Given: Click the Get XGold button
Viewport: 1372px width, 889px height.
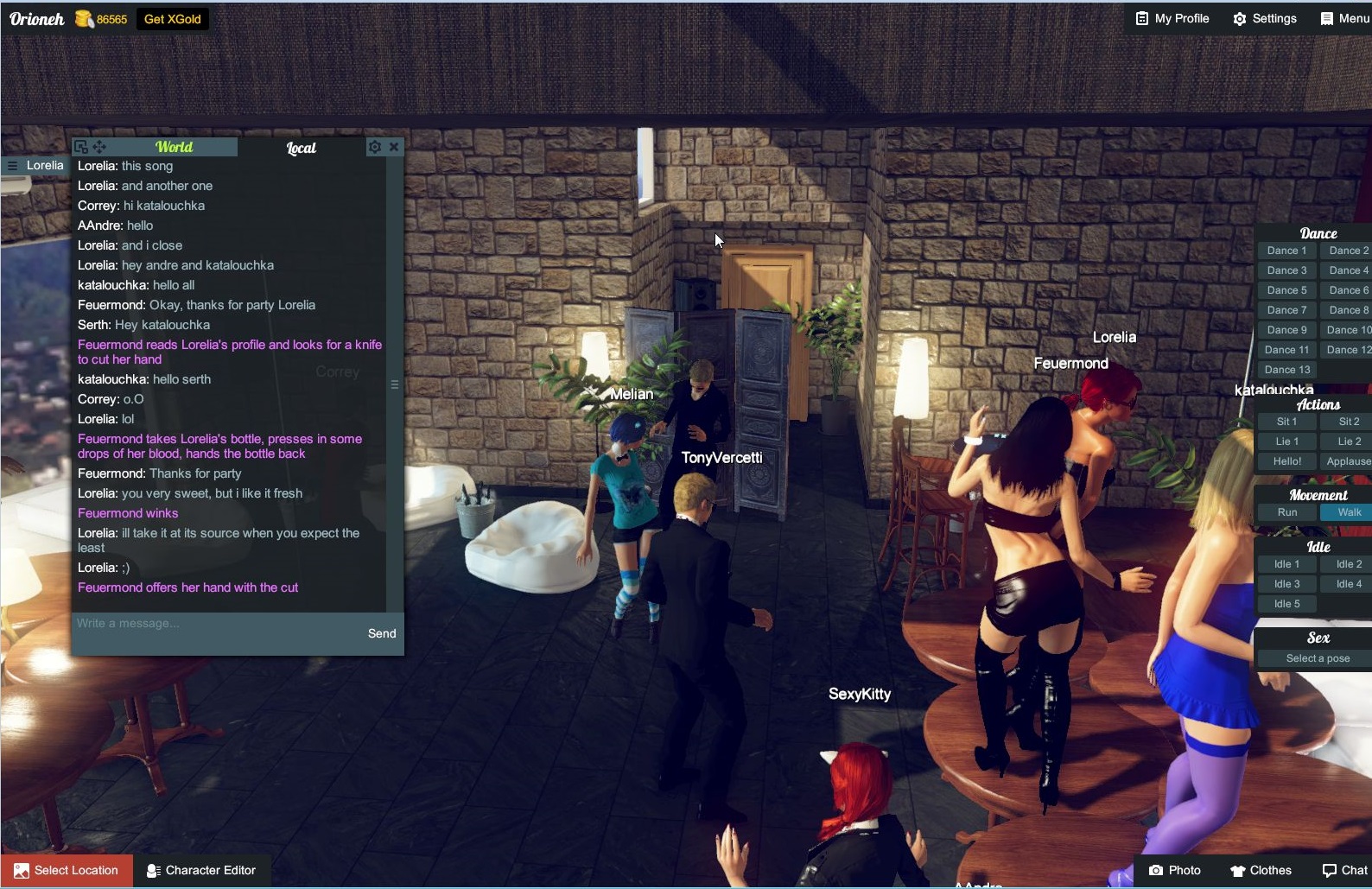Looking at the screenshot, I should click(x=172, y=18).
